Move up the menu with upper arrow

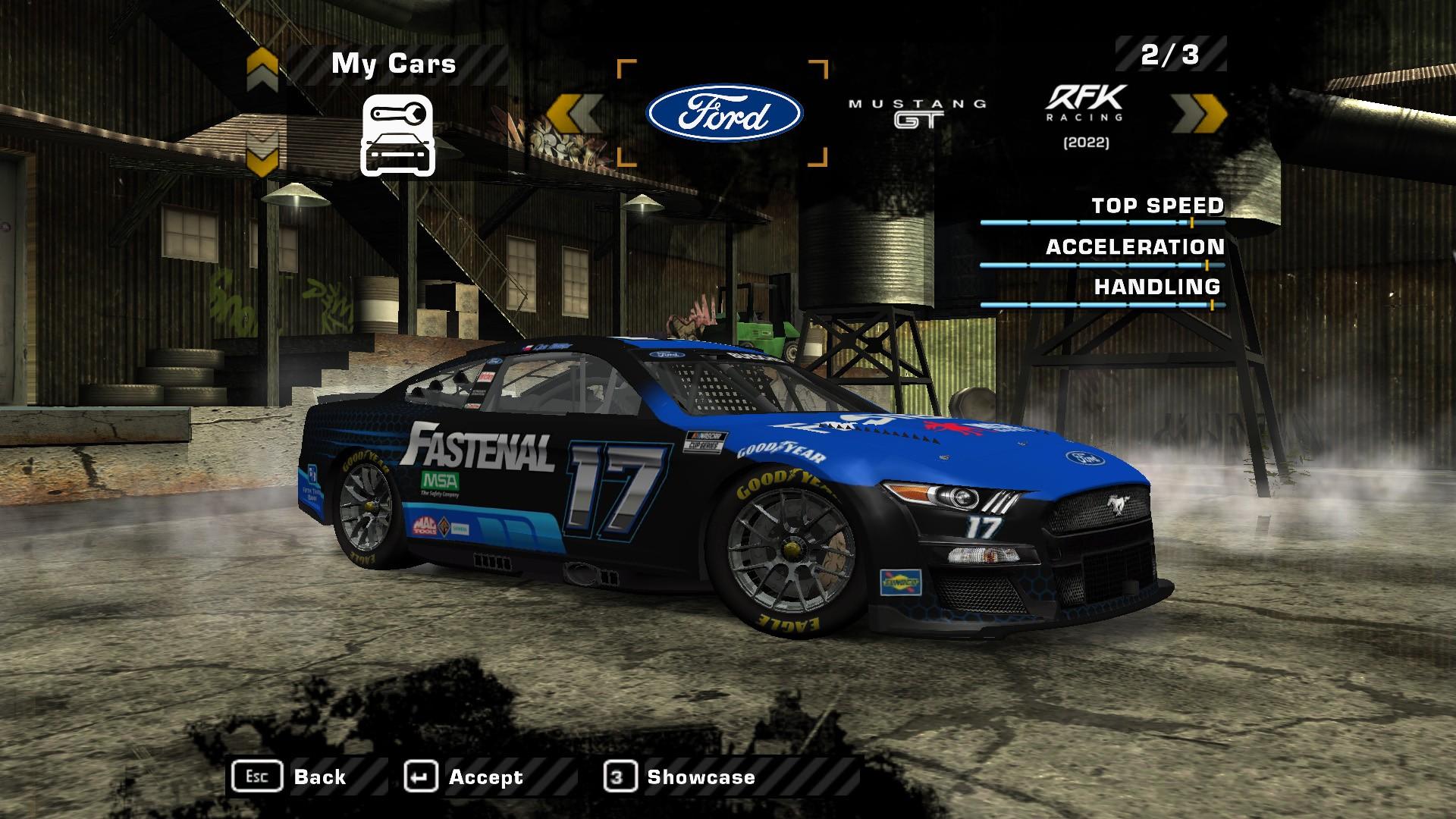coord(262,68)
